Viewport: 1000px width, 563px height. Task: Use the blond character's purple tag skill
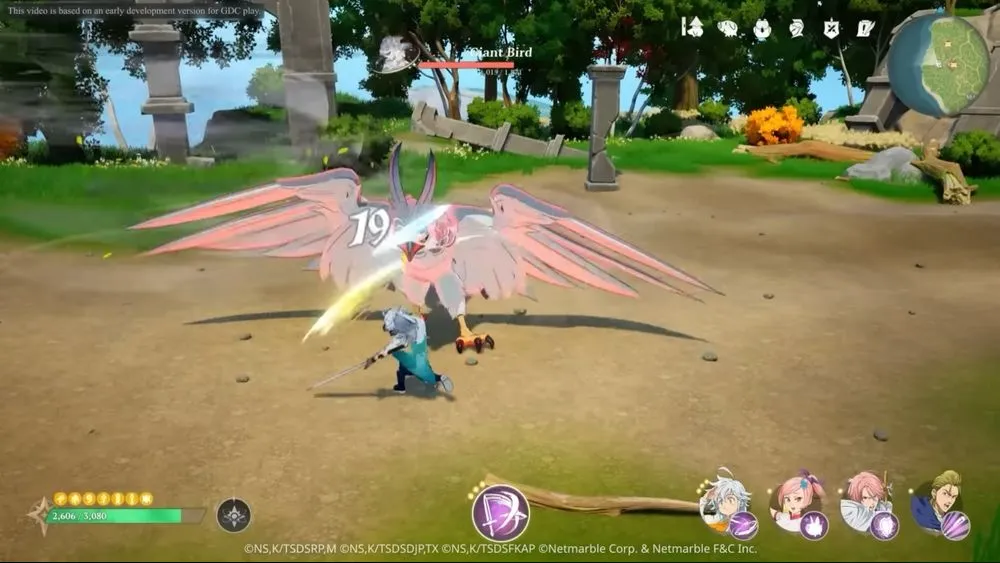click(955, 525)
